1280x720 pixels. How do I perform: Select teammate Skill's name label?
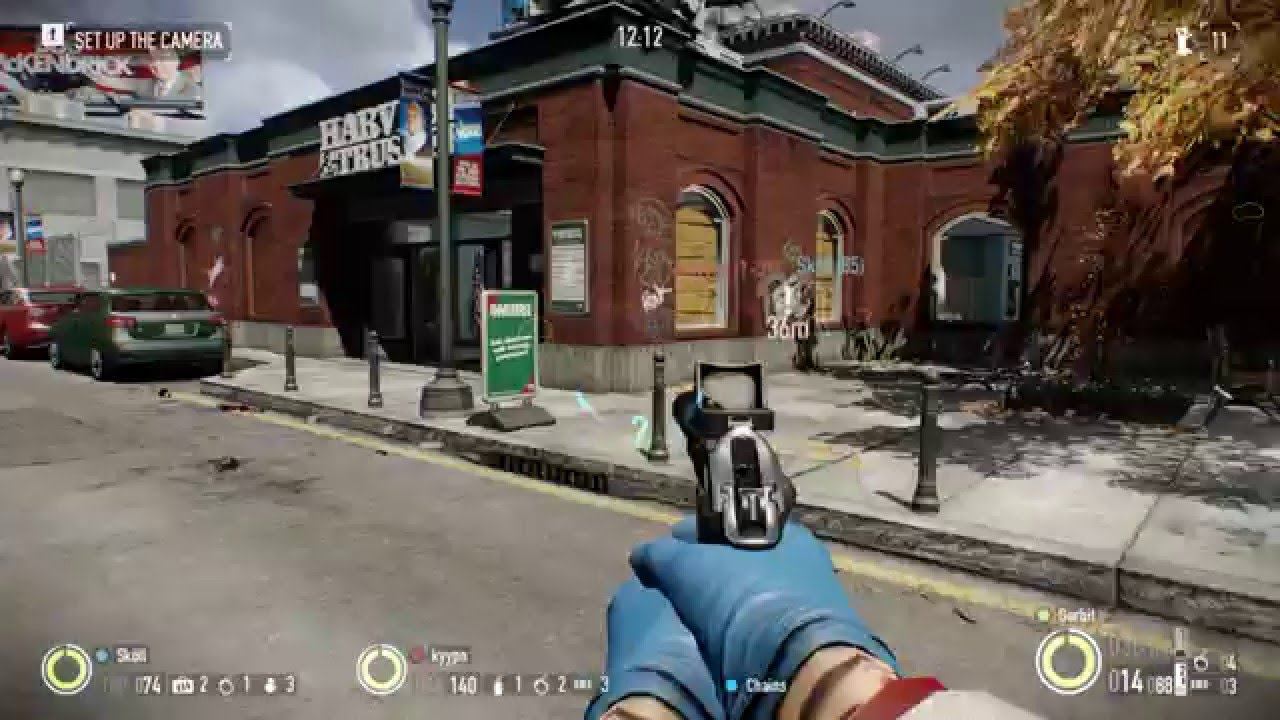coord(132,655)
